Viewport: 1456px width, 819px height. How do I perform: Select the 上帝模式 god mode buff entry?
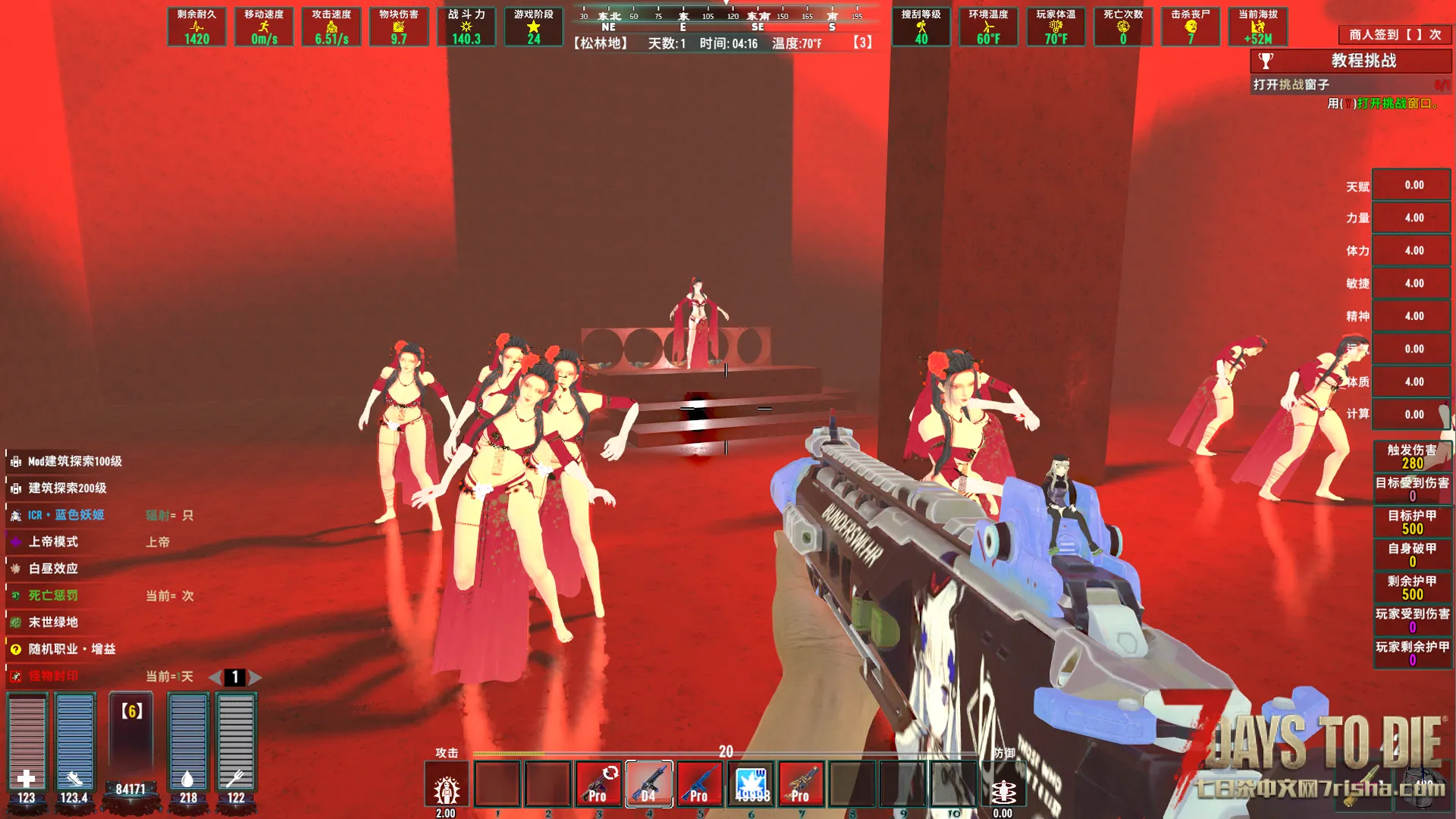click(x=53, y=541)
